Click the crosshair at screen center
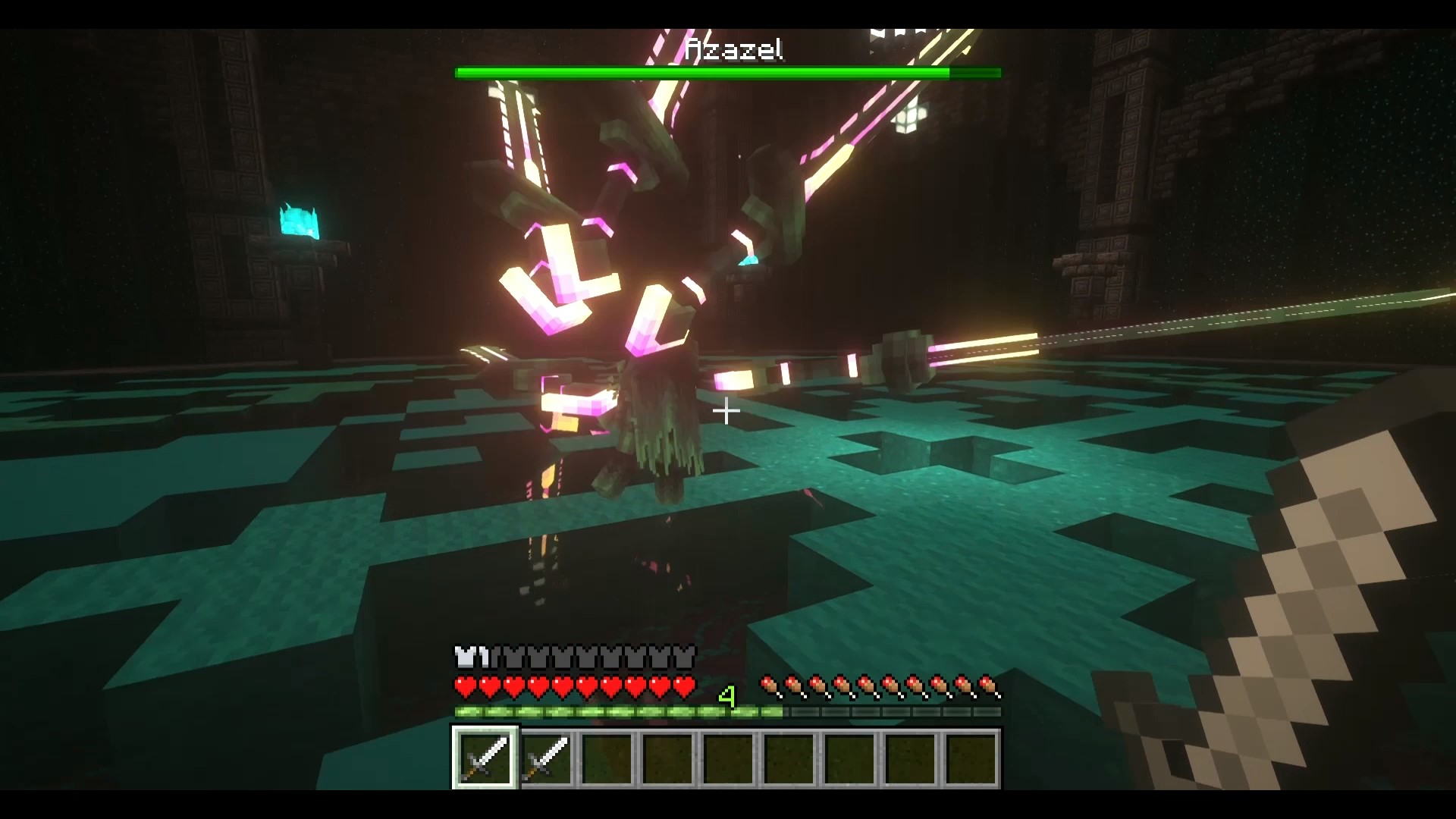This screenshot has width=1456, height=819. pyautogui.click(x=726, y=411)
